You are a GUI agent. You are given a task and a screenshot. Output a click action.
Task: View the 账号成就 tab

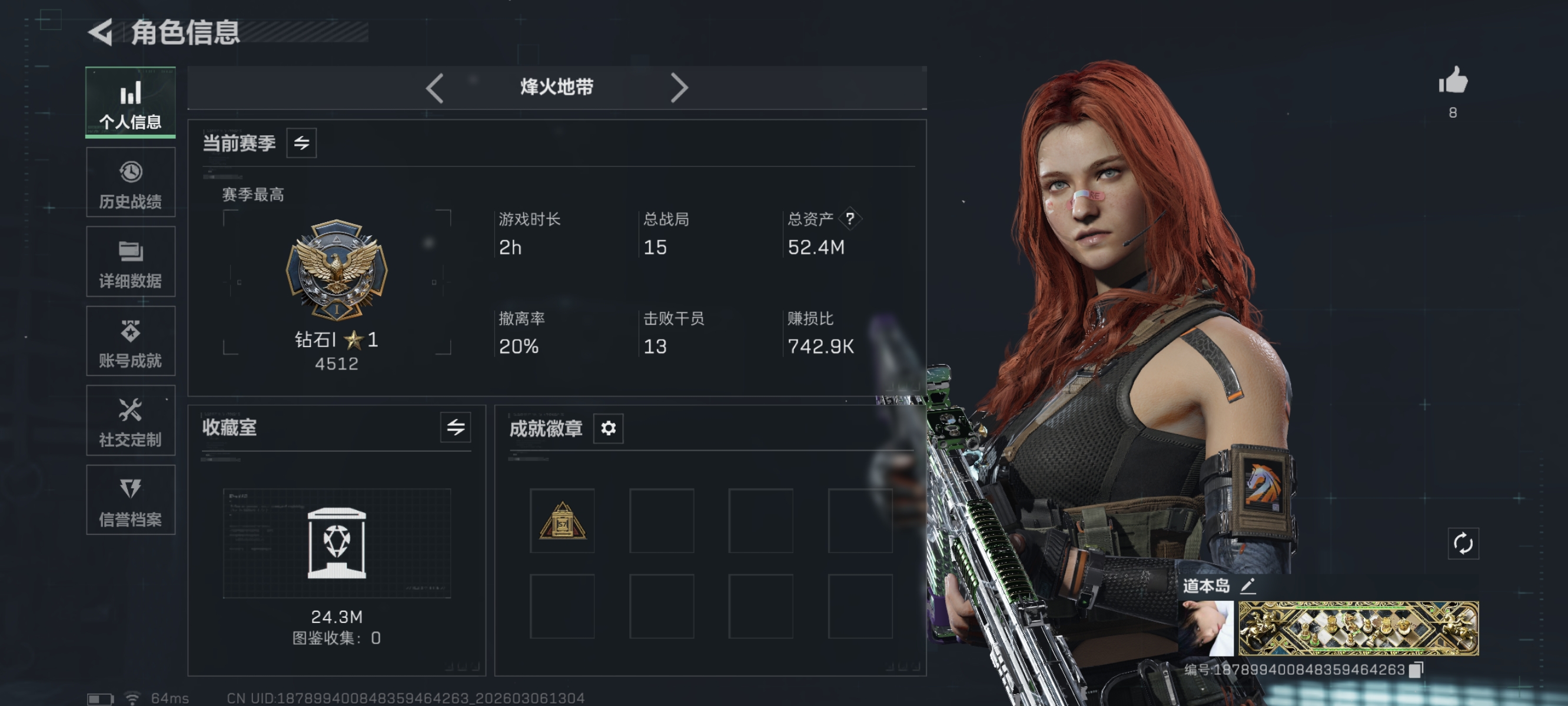[130, 341]
